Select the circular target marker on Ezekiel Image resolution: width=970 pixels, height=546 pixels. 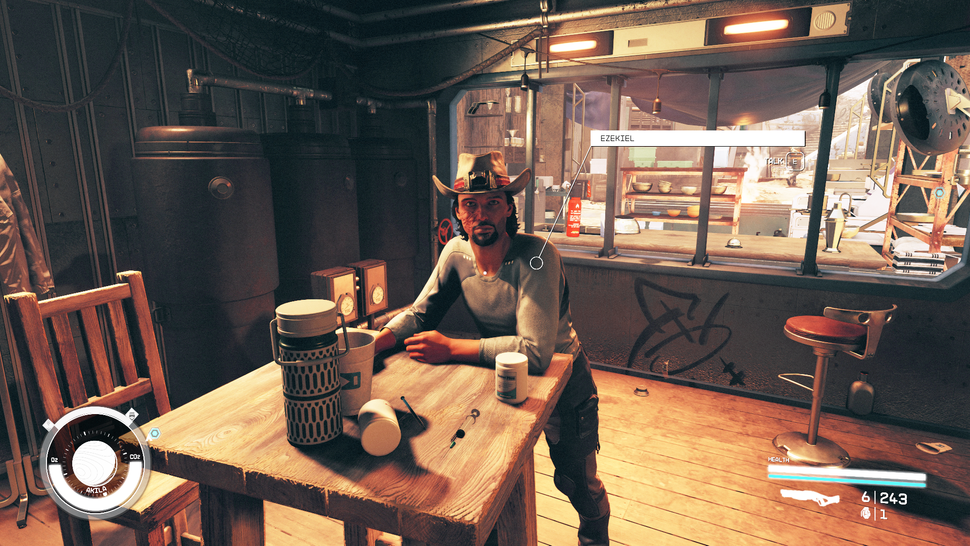(x=537, y=263)
